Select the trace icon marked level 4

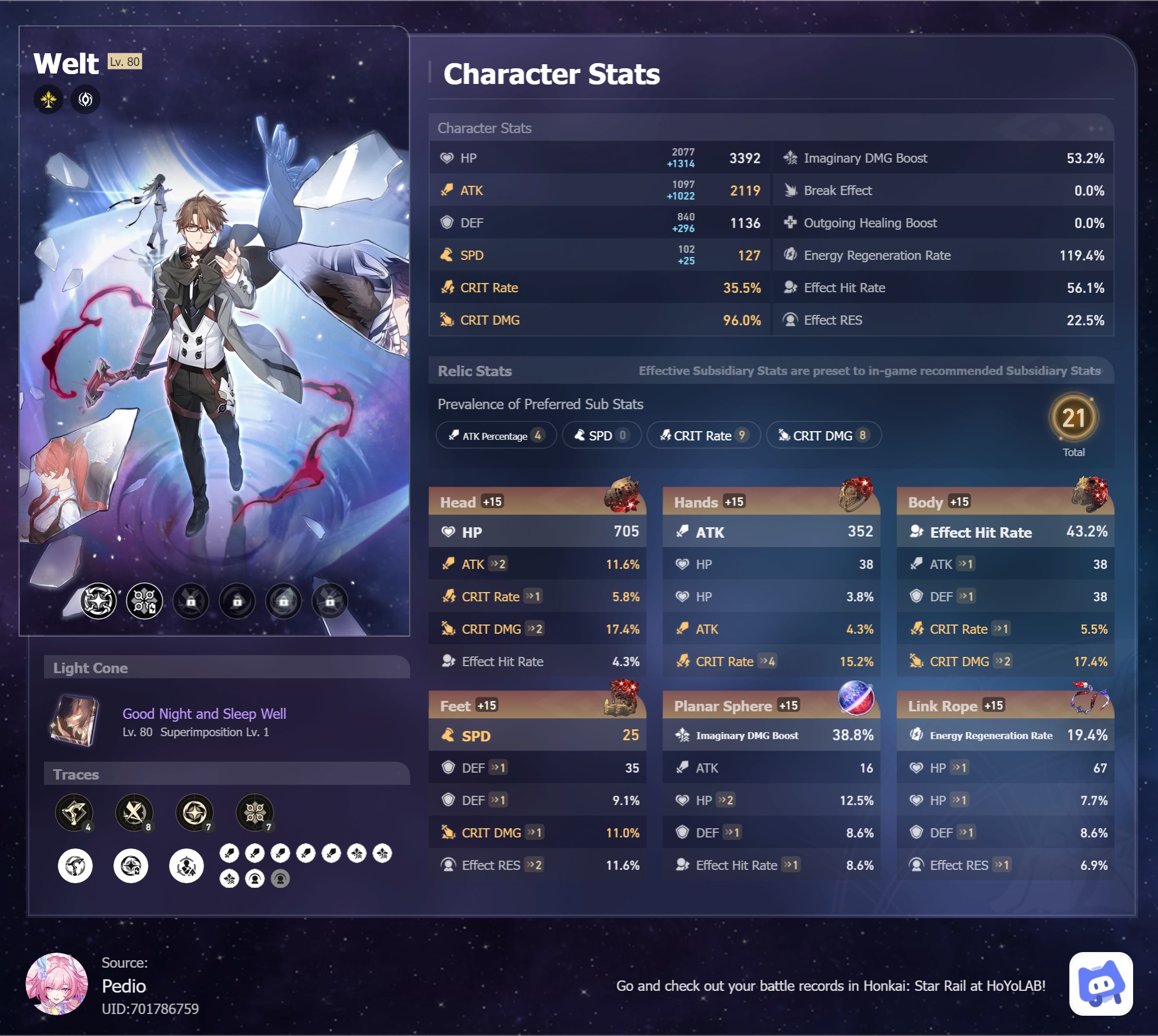pyautogui.click(x=74, y=813)
